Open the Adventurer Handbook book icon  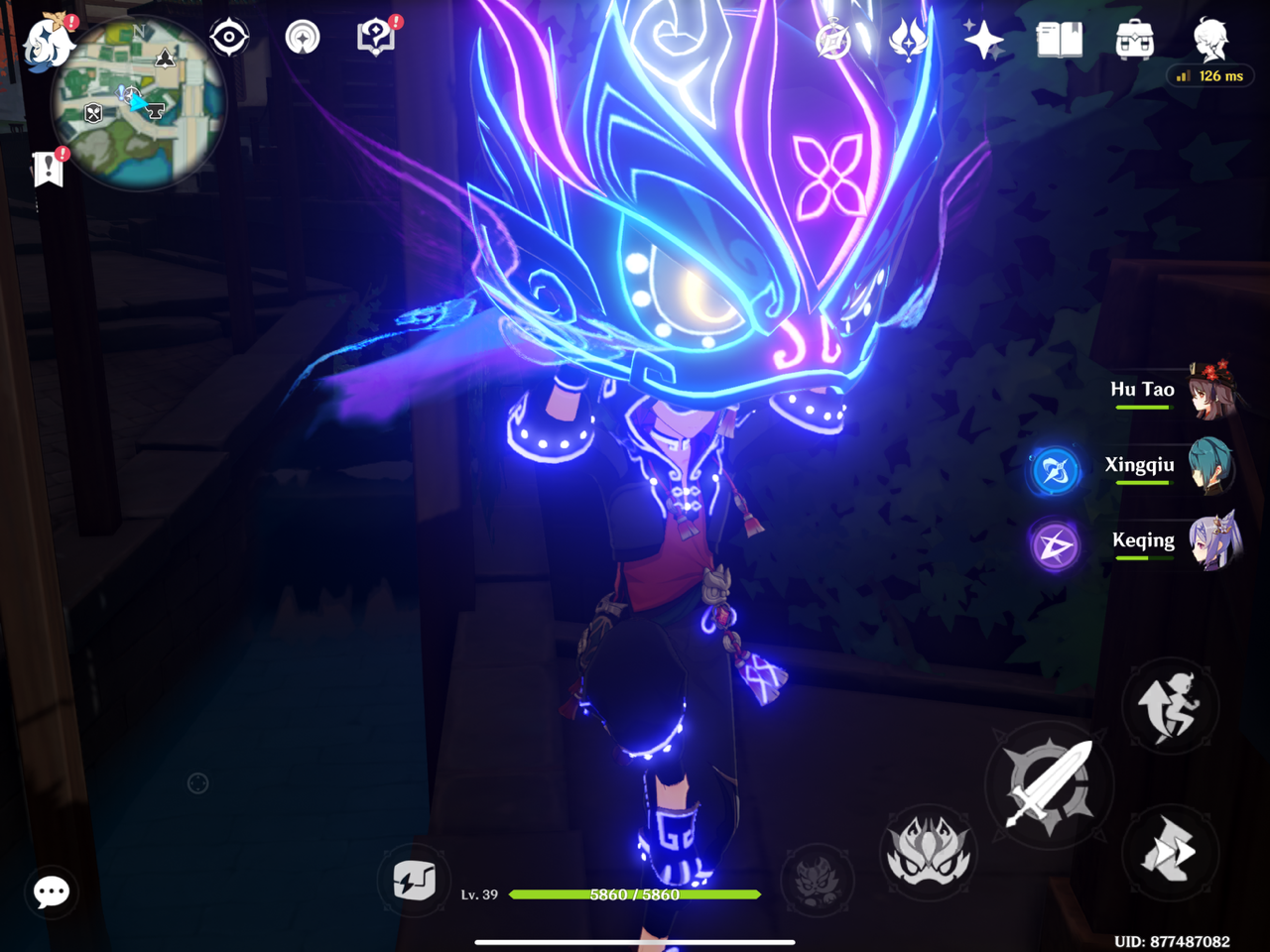(1058, 40)
